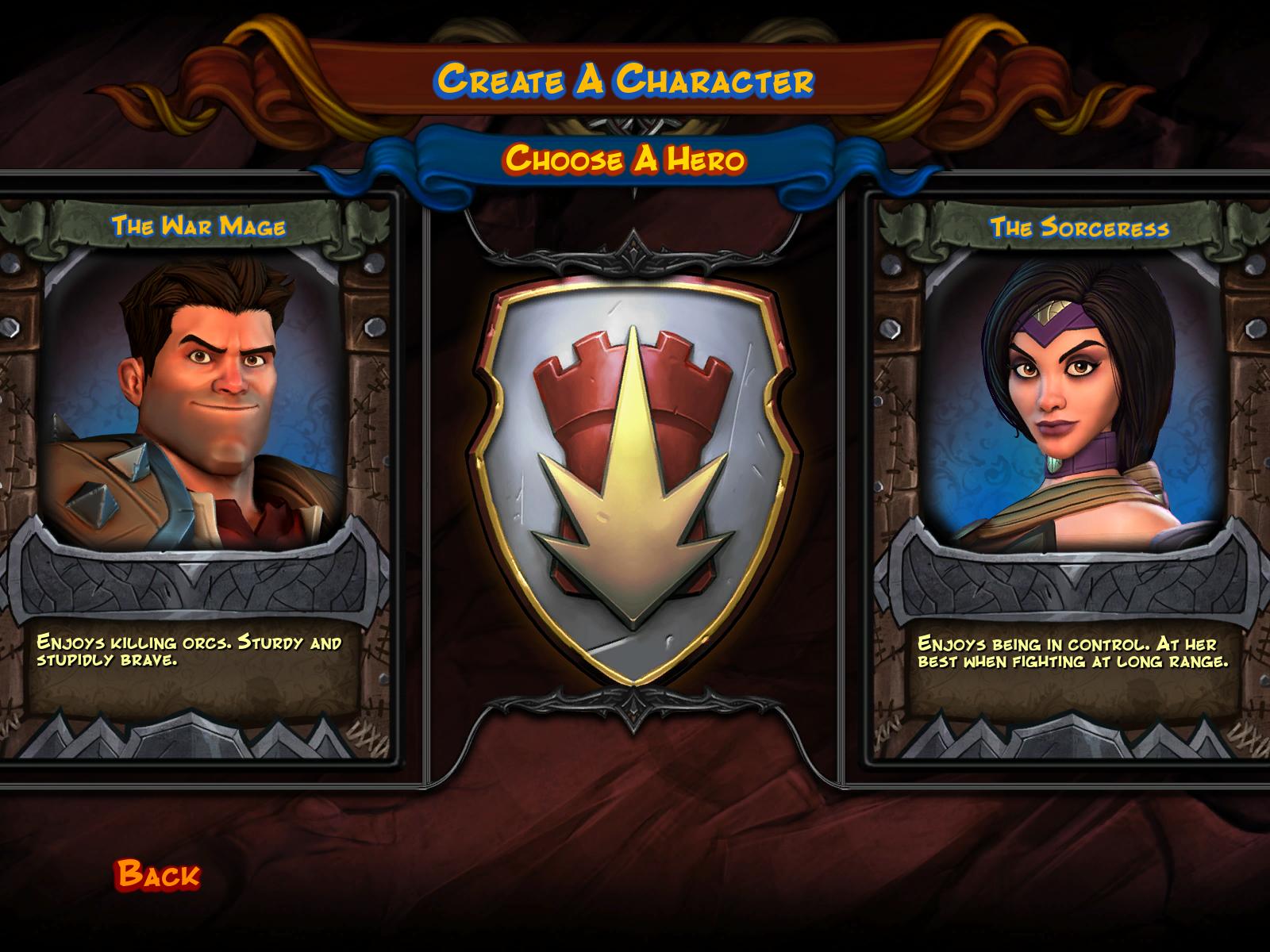The image size is (1270, 952).
Task: Choose The War Mage hero card
Action: point(197,413)
